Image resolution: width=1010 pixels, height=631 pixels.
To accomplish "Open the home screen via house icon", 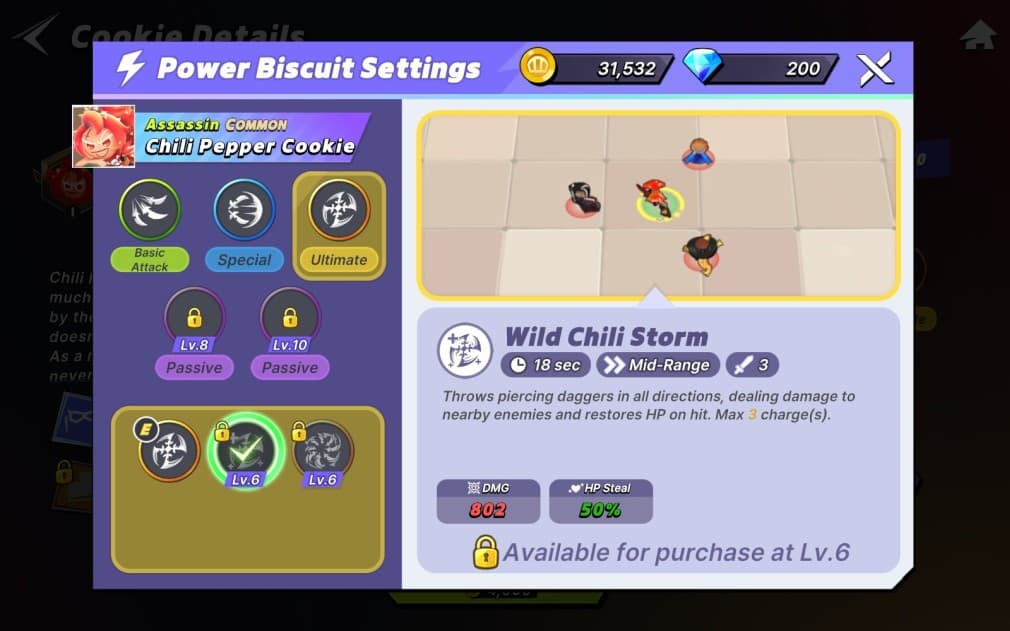I will (x=977, y=35).
